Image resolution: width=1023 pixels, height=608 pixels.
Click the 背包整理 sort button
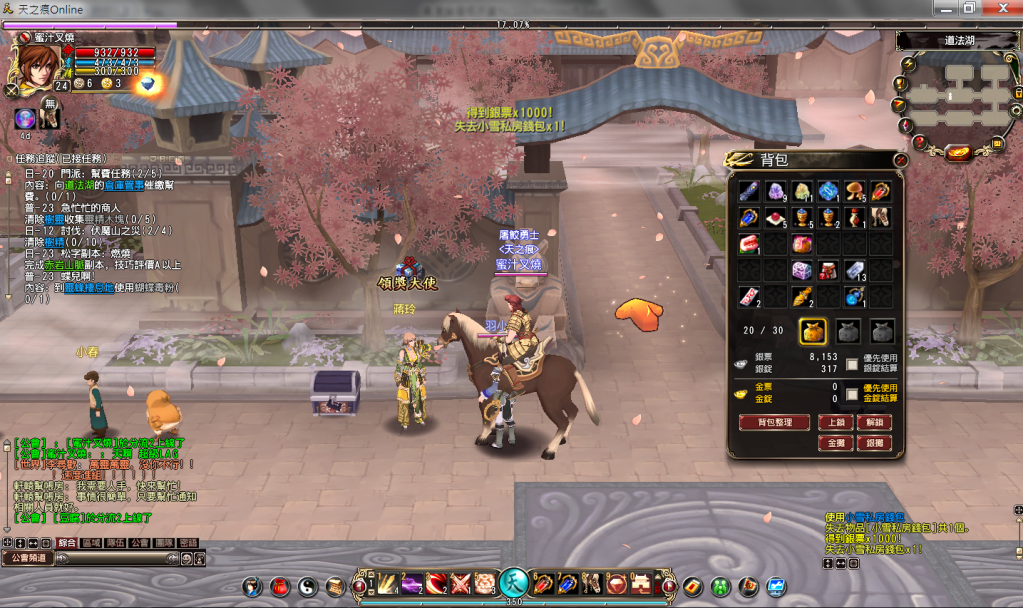pos(773,423)
